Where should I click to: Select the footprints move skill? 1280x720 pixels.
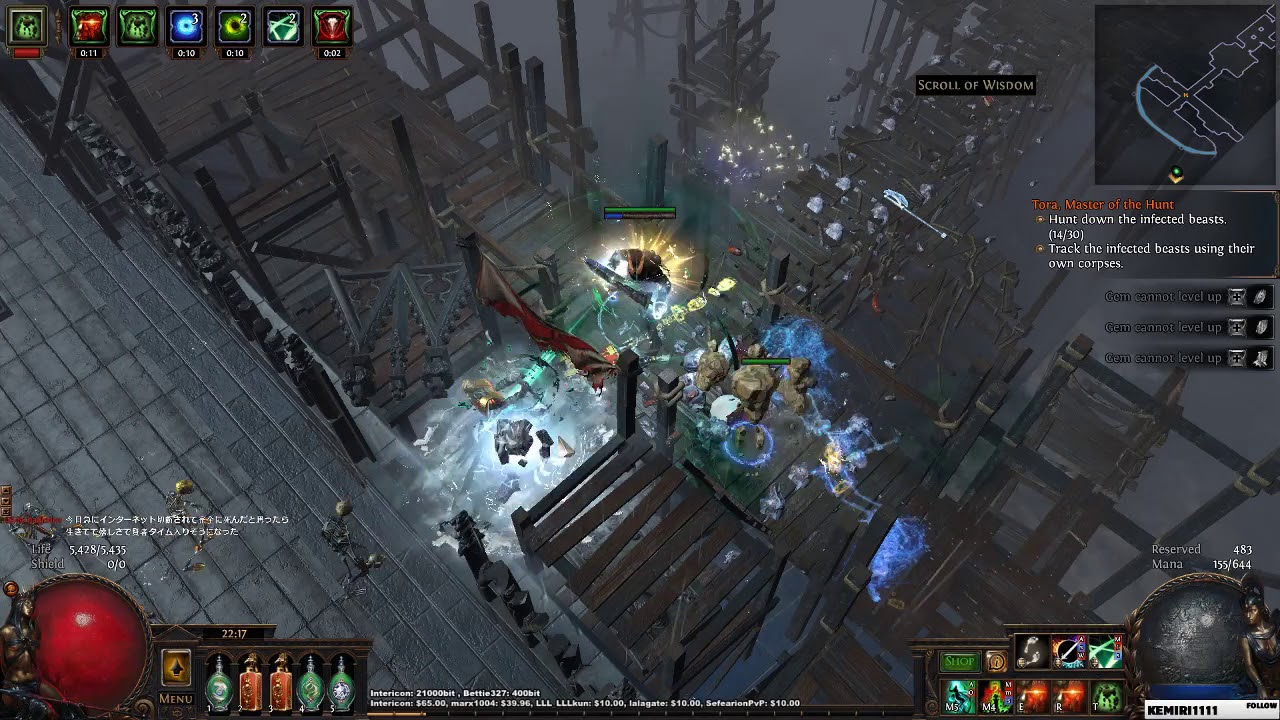point(1033,652)
